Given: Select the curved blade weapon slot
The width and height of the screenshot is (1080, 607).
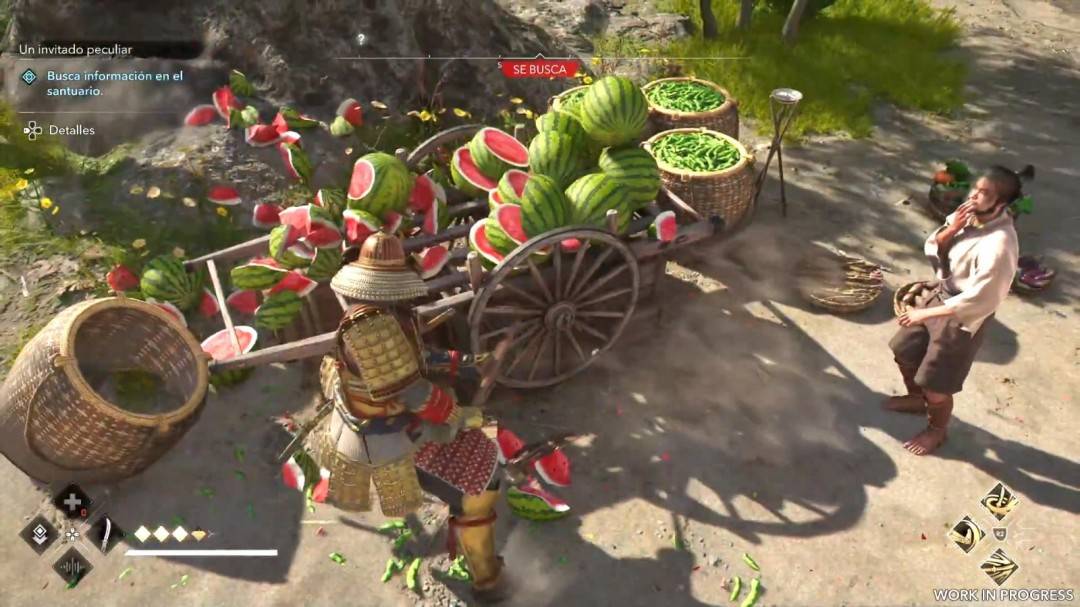Looking at the screenshot, I should (104, 533).
